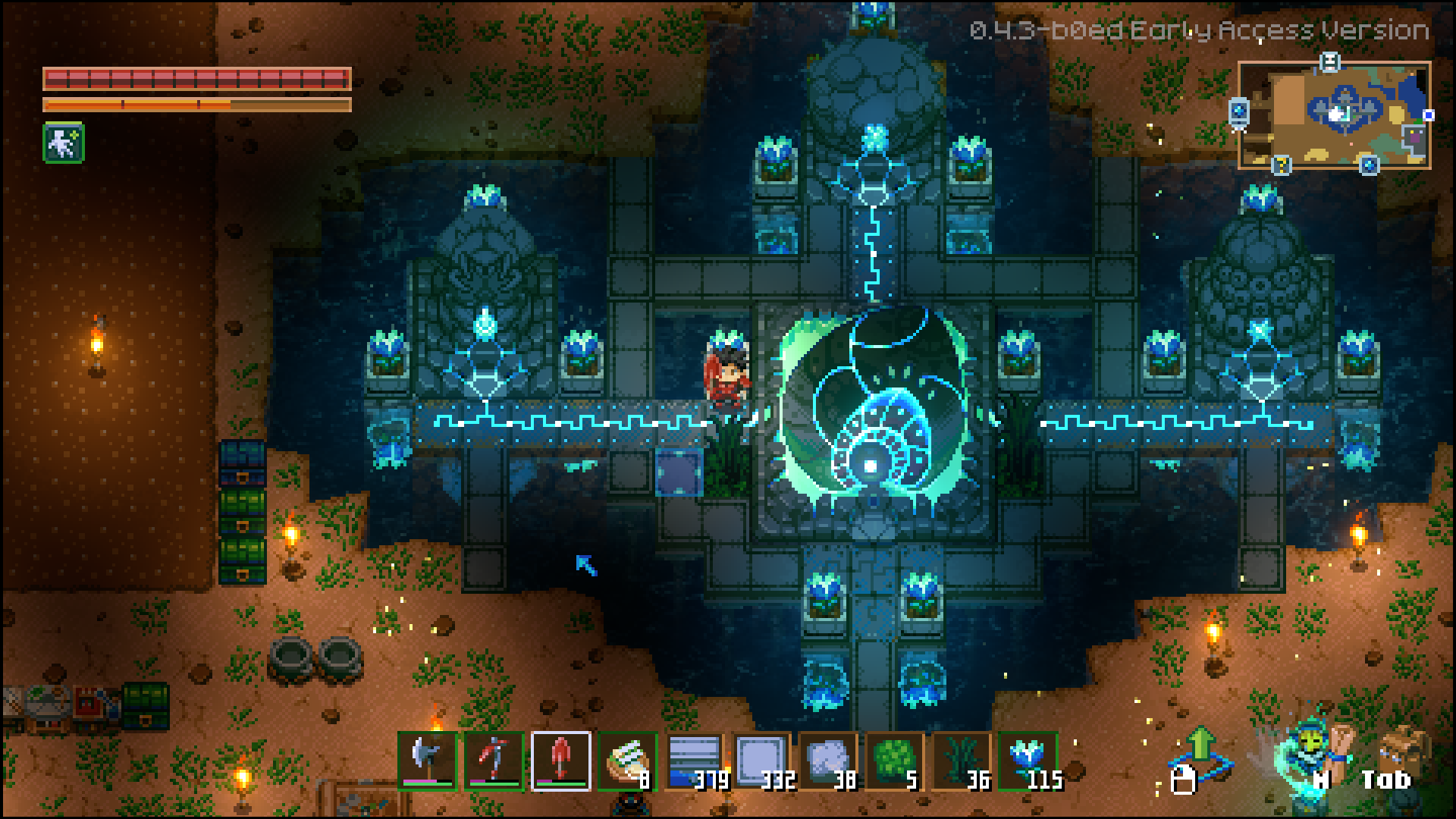Click the yellow question mark map marker
This screenshot has height=819, width=1456.
(x=1282, y=163)
